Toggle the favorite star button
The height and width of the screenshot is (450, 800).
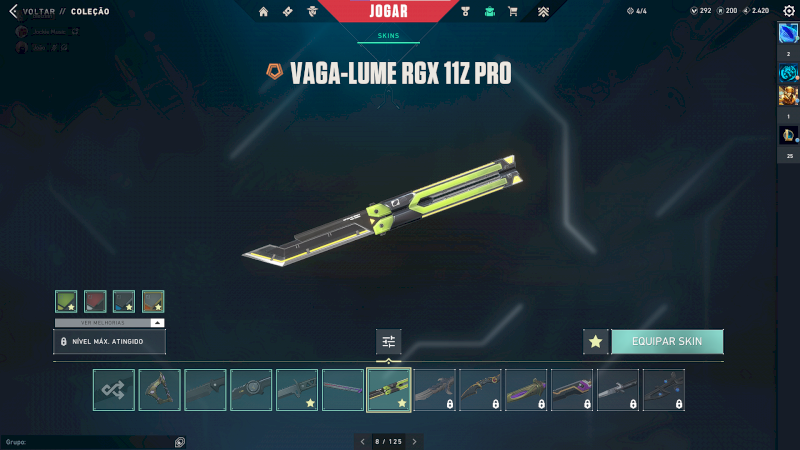(x=596, y=342)
